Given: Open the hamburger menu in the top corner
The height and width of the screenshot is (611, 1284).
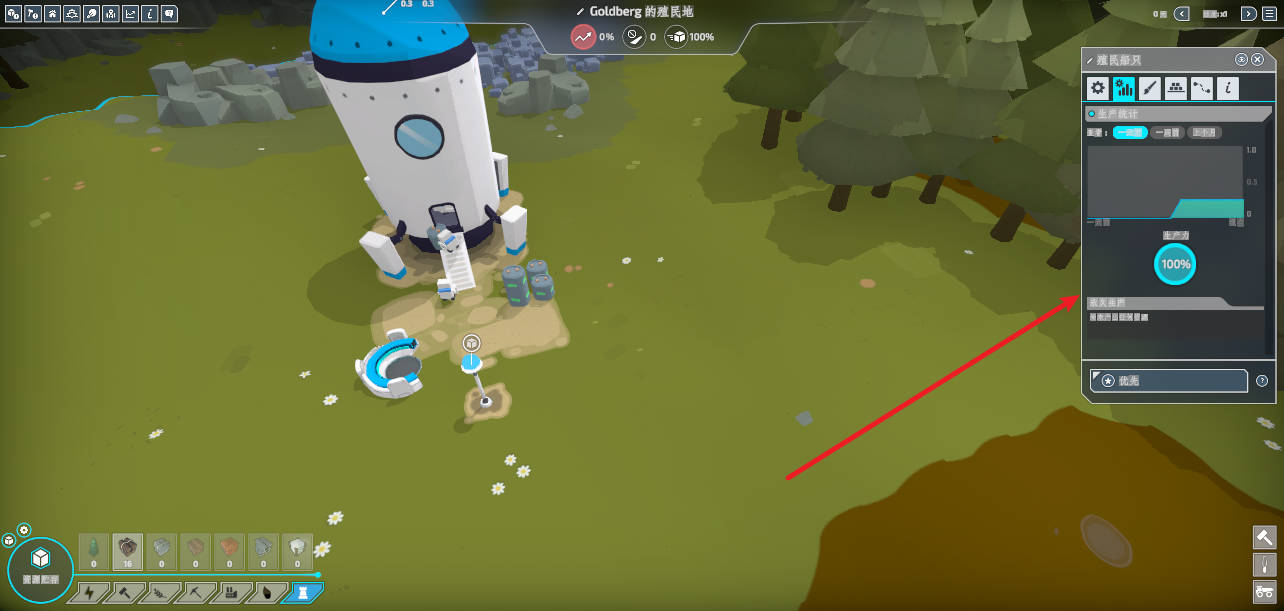Looking at the screenshot, I should [1271, 14].
